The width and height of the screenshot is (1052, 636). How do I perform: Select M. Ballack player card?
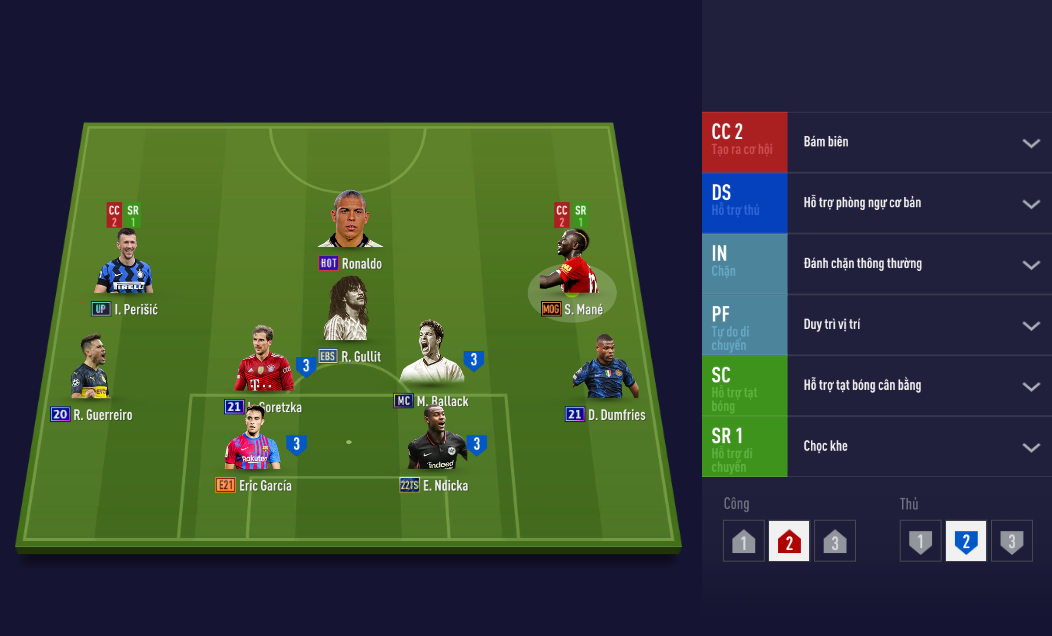pyautogui.click(x=430, y=355)
